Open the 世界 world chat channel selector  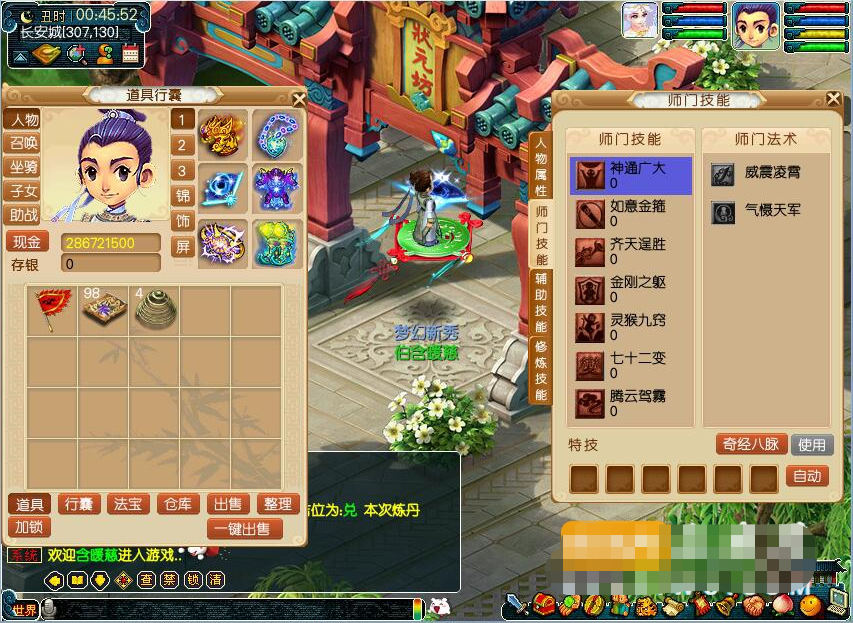[x=24, y=609]
